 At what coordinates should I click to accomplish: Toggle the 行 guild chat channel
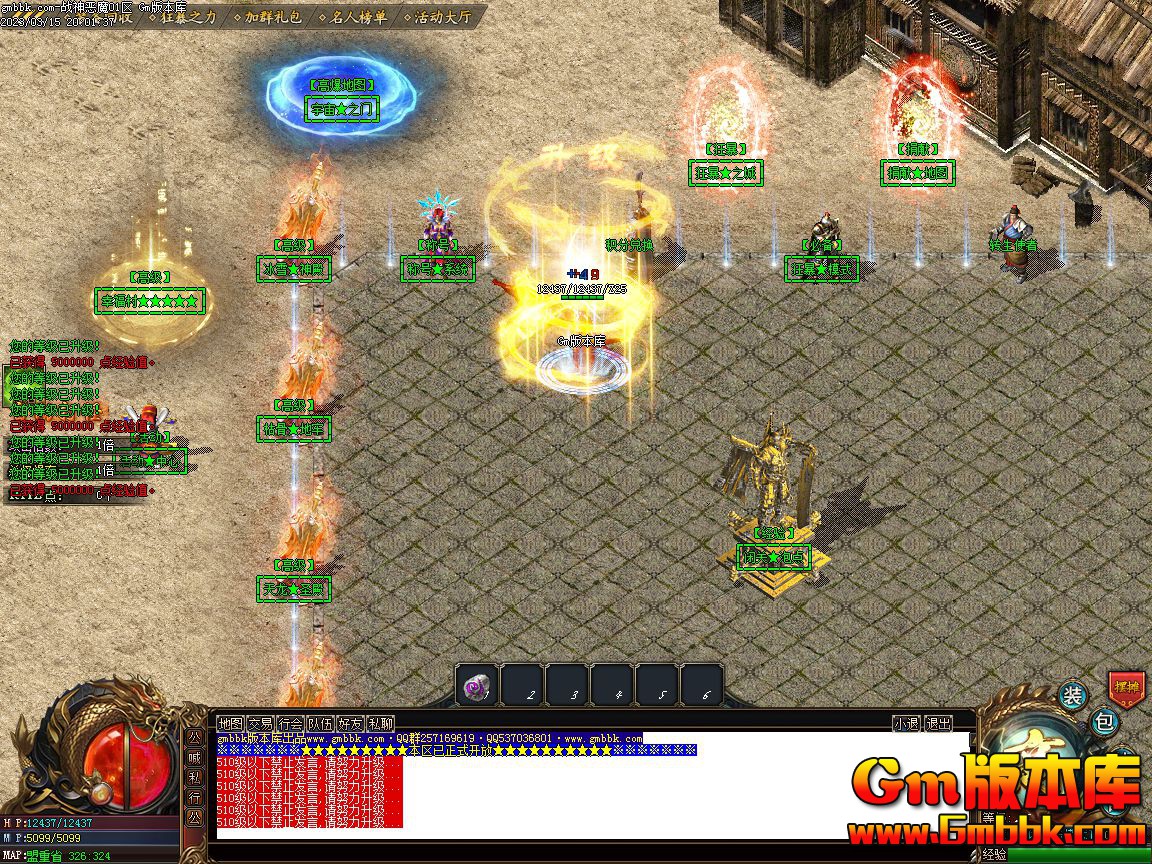point(195,797)
